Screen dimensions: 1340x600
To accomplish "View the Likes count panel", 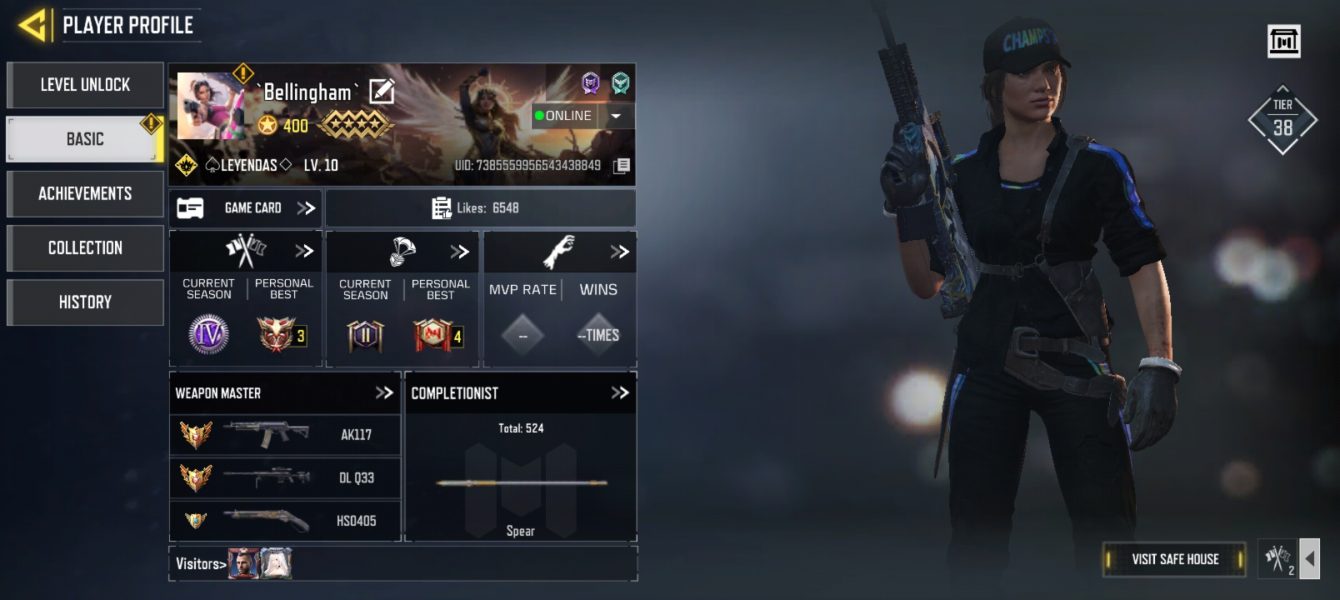I will pyautogui.click(x=480, y=208).
